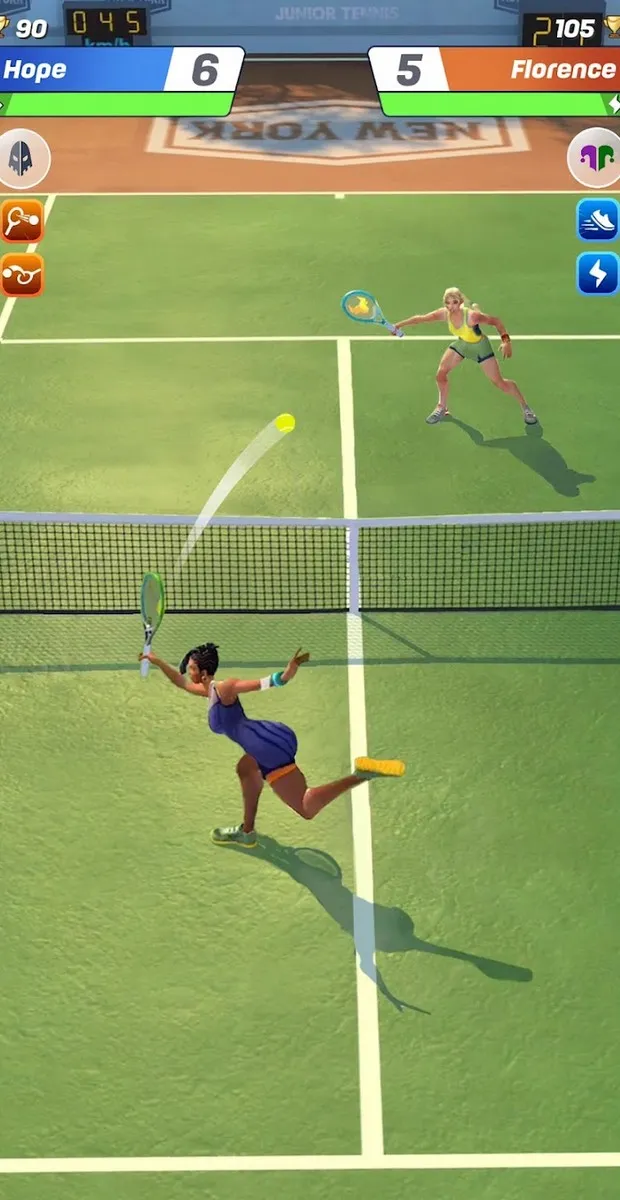
Task: Tap the dark hooded mask emblem
Action: click(22, 157)
